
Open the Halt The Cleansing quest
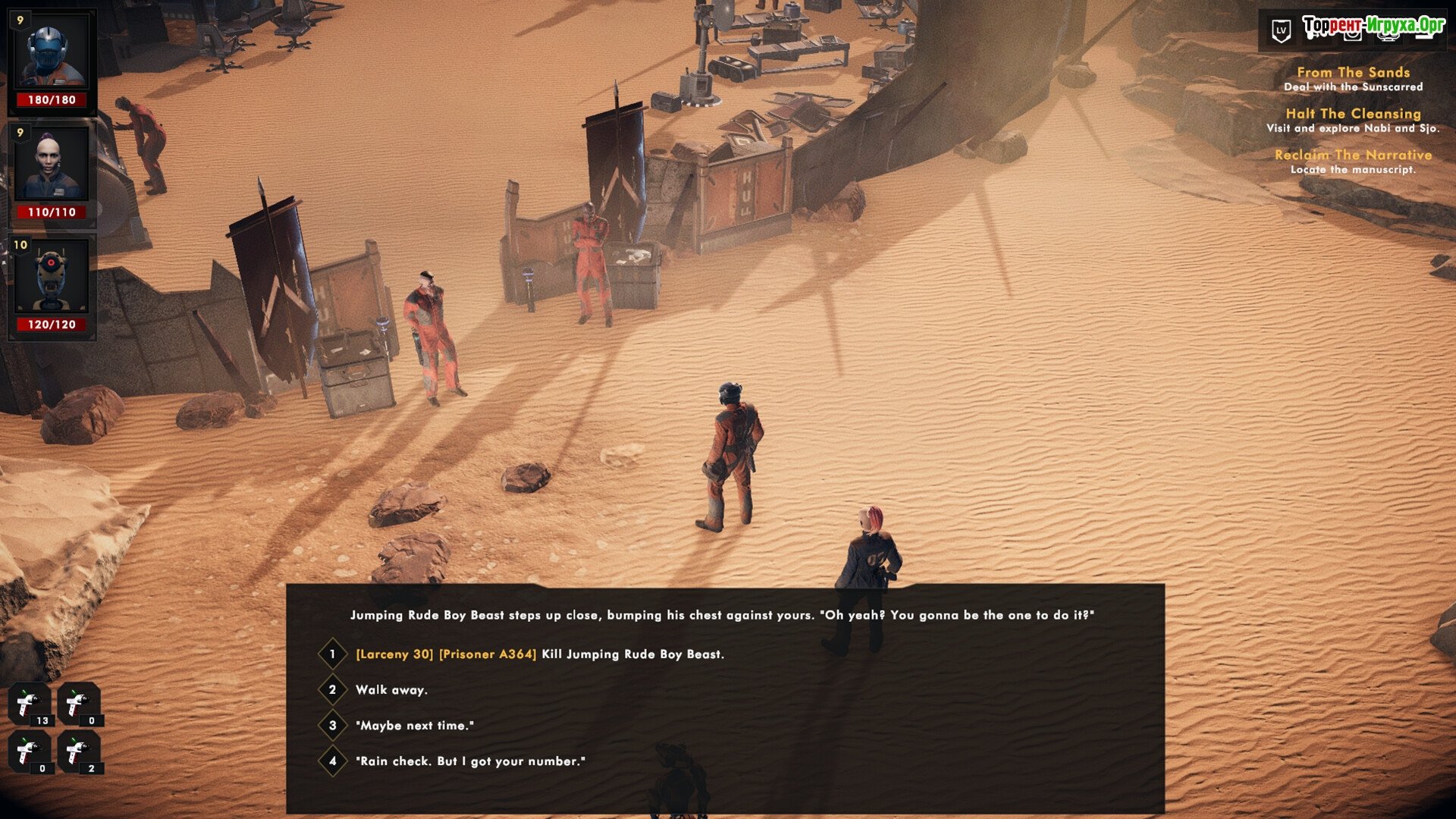click(1353, 114)
